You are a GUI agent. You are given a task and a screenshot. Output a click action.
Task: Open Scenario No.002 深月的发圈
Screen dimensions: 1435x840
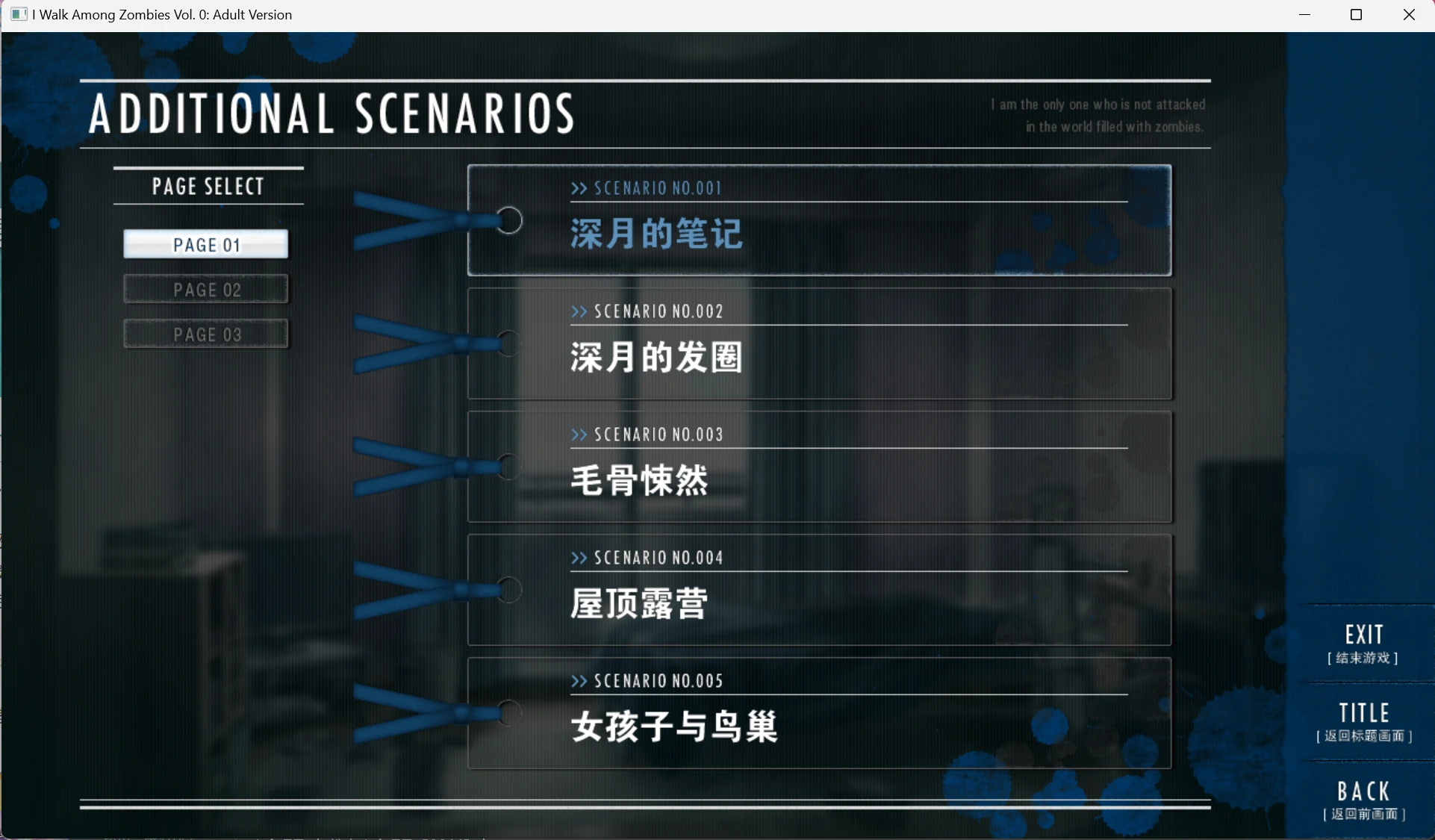[x=819, y=343]
